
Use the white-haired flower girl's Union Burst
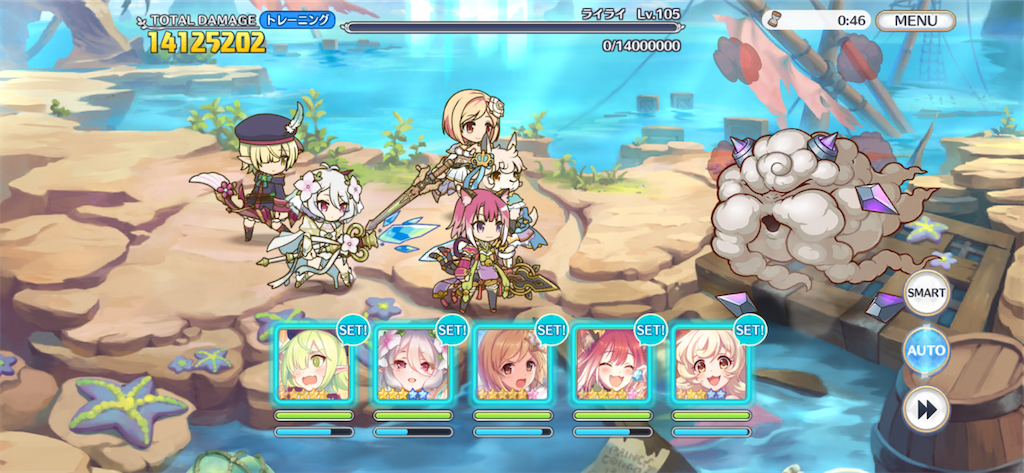point(412,364)
